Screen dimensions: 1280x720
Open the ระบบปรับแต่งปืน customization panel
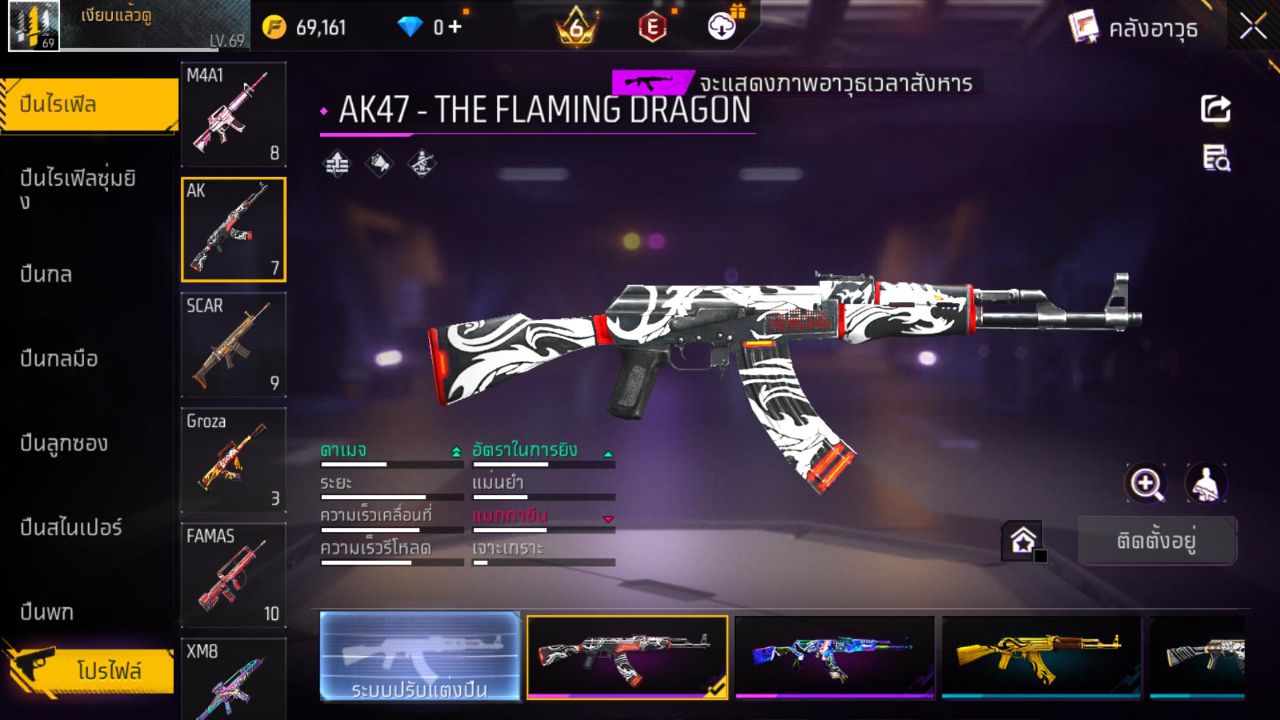click(x=420, y=657)
